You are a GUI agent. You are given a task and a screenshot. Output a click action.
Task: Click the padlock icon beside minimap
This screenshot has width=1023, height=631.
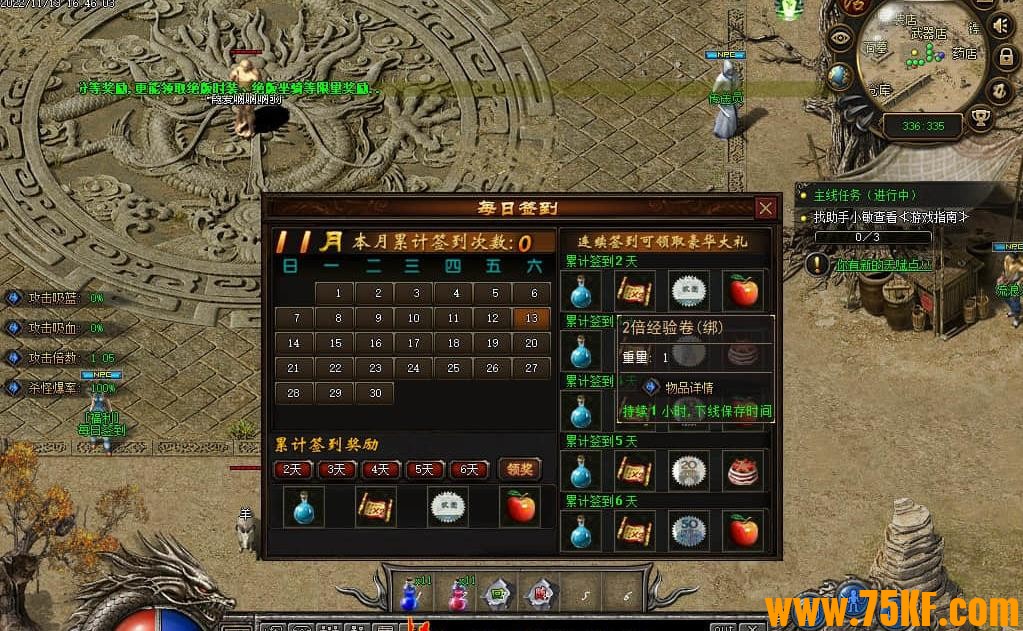pos(1006,57)
